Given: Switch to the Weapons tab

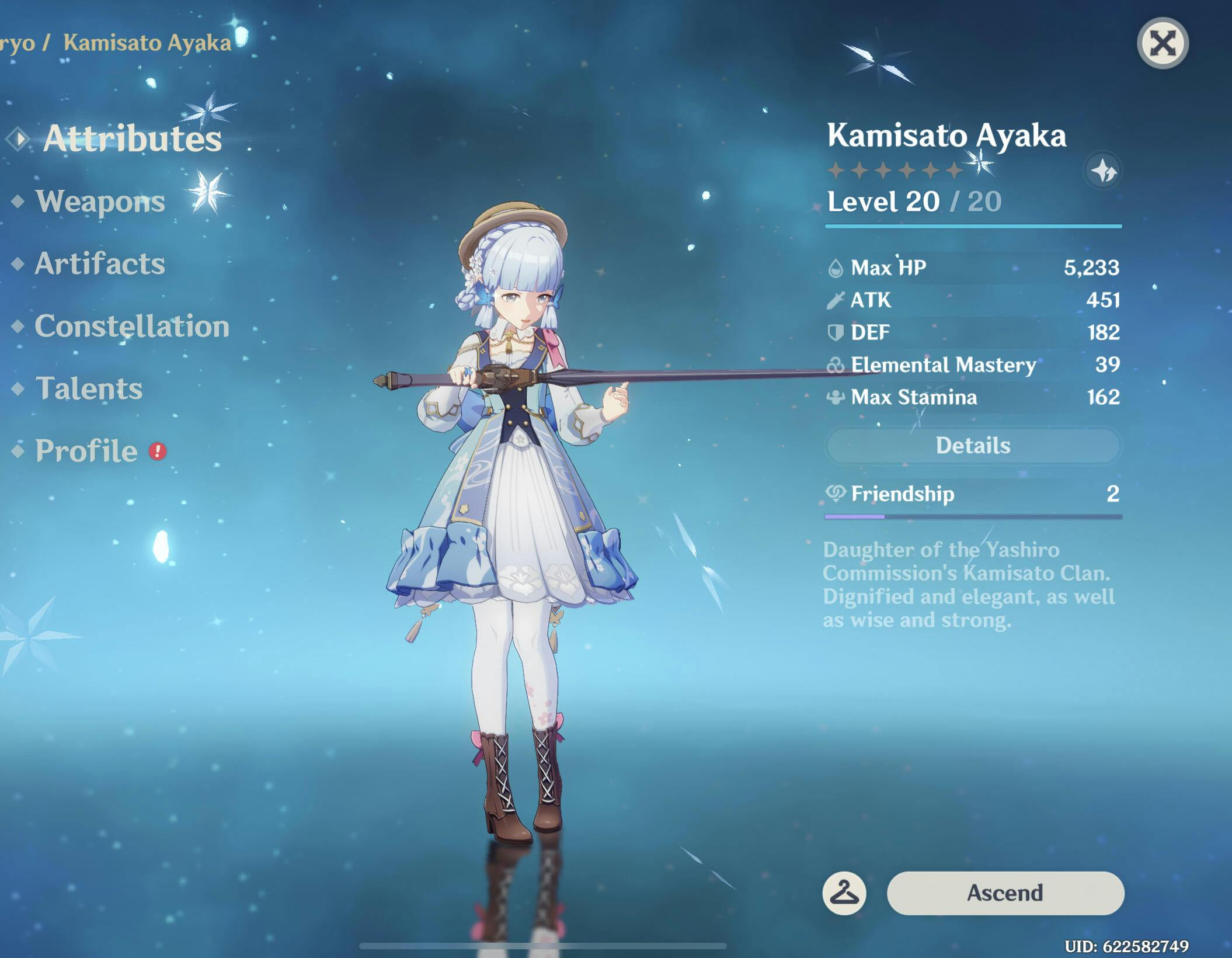Looking at the screenshot, I should coord(100,202).
